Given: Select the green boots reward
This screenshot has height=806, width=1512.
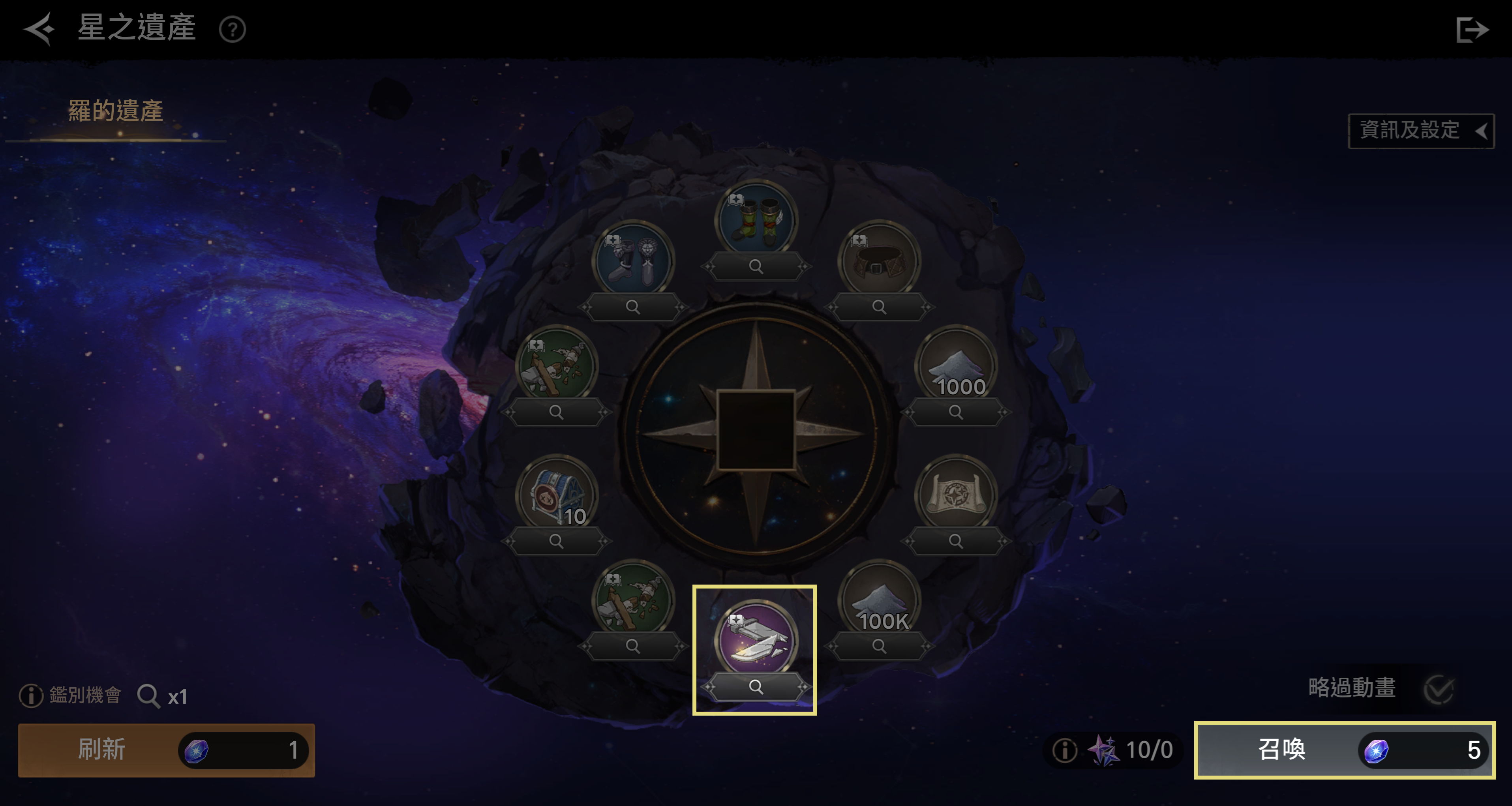Looking at the screenshot, I should [x=756, y=220].
